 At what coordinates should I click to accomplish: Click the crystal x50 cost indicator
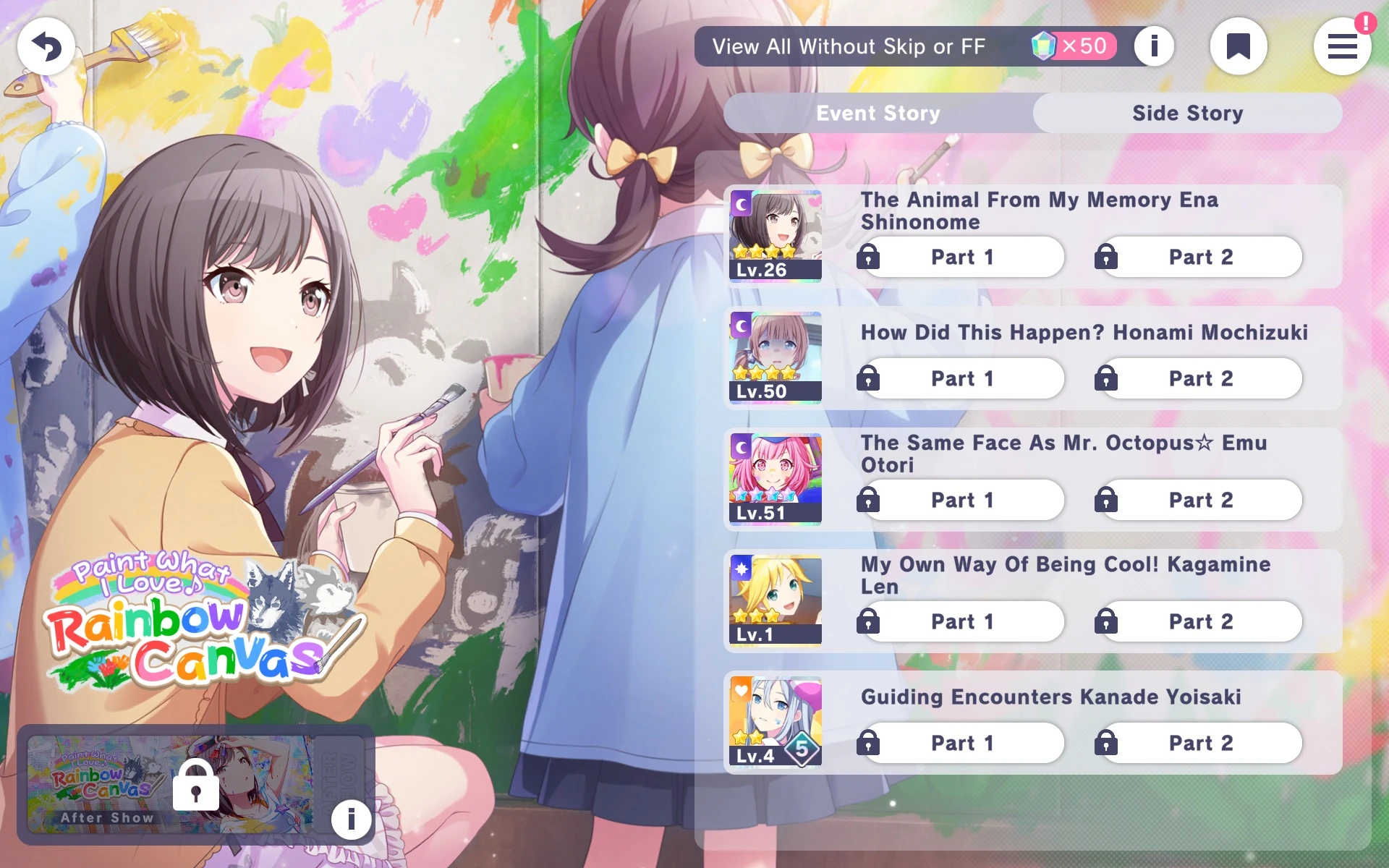click(1073, 46)
